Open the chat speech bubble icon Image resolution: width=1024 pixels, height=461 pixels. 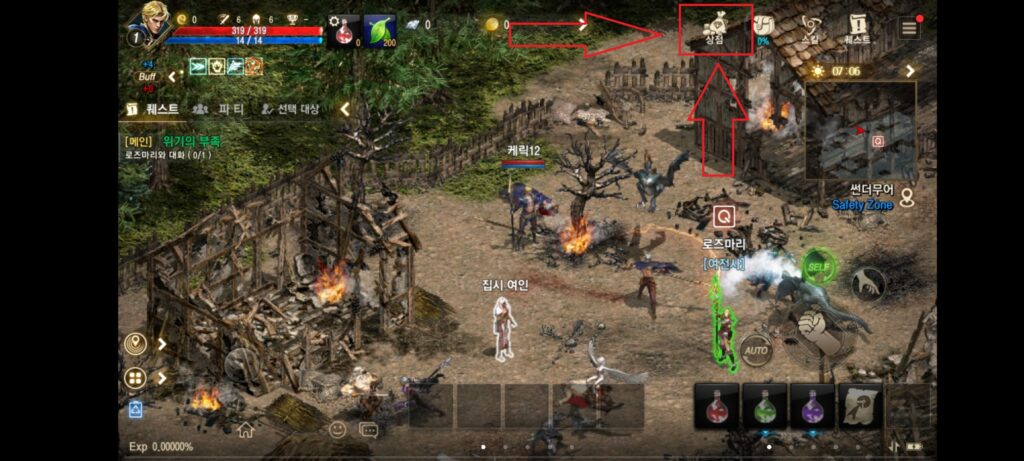click(x=369, y=430)
